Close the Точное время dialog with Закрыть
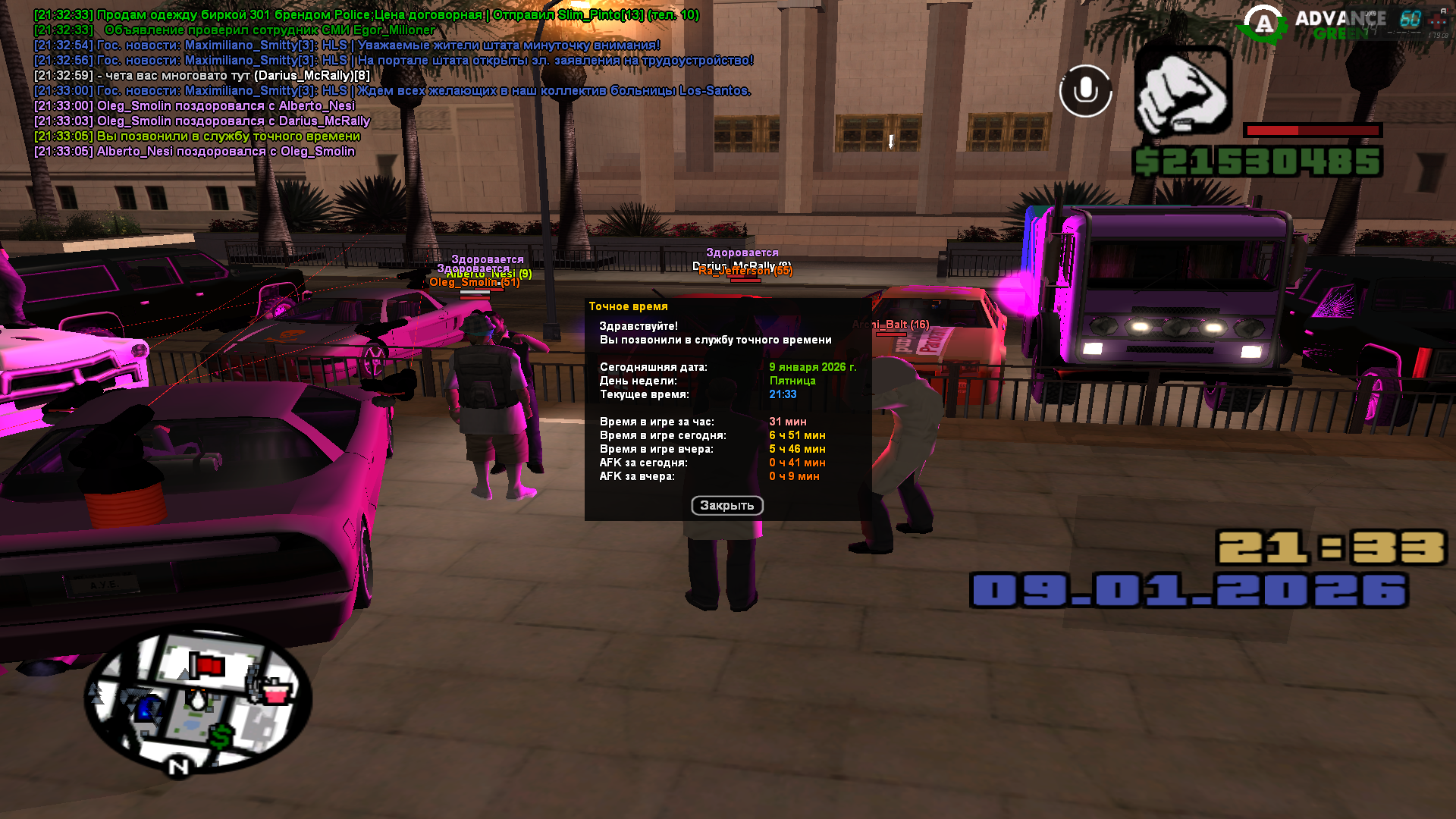 [x=726, y=506]
